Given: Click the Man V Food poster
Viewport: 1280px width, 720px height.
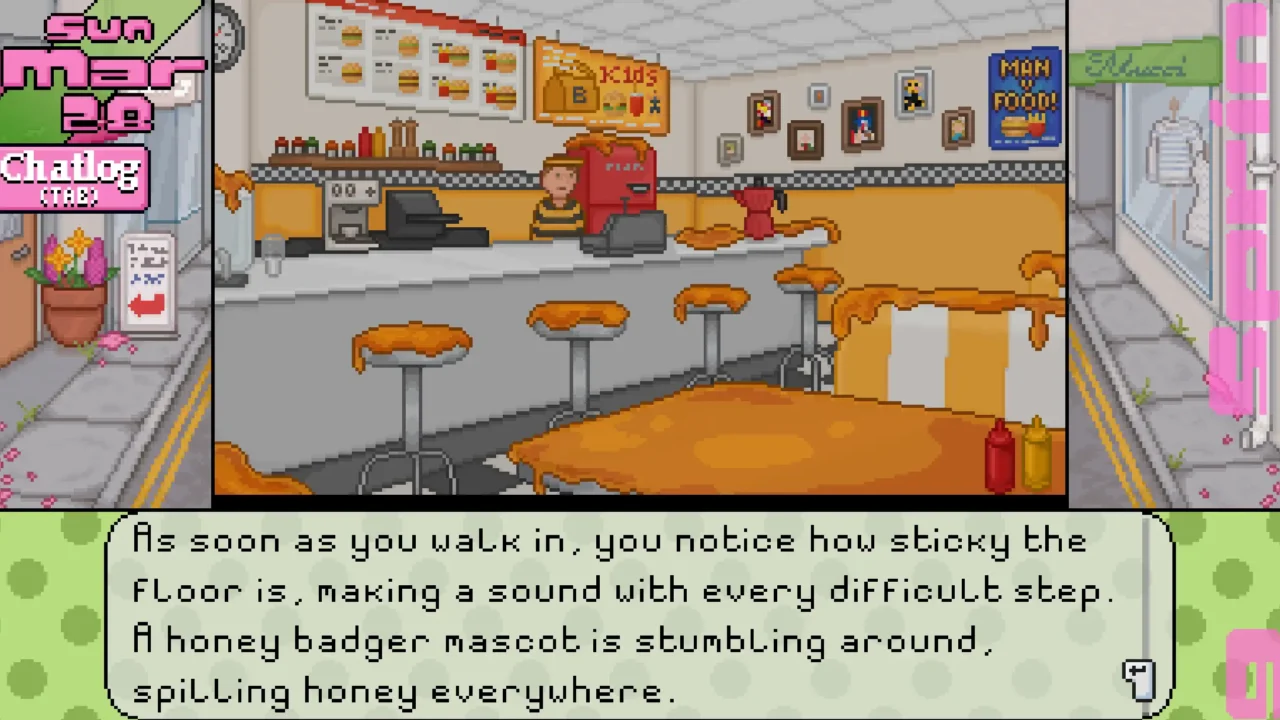Looking at the screenshot, I should 1024,100.
